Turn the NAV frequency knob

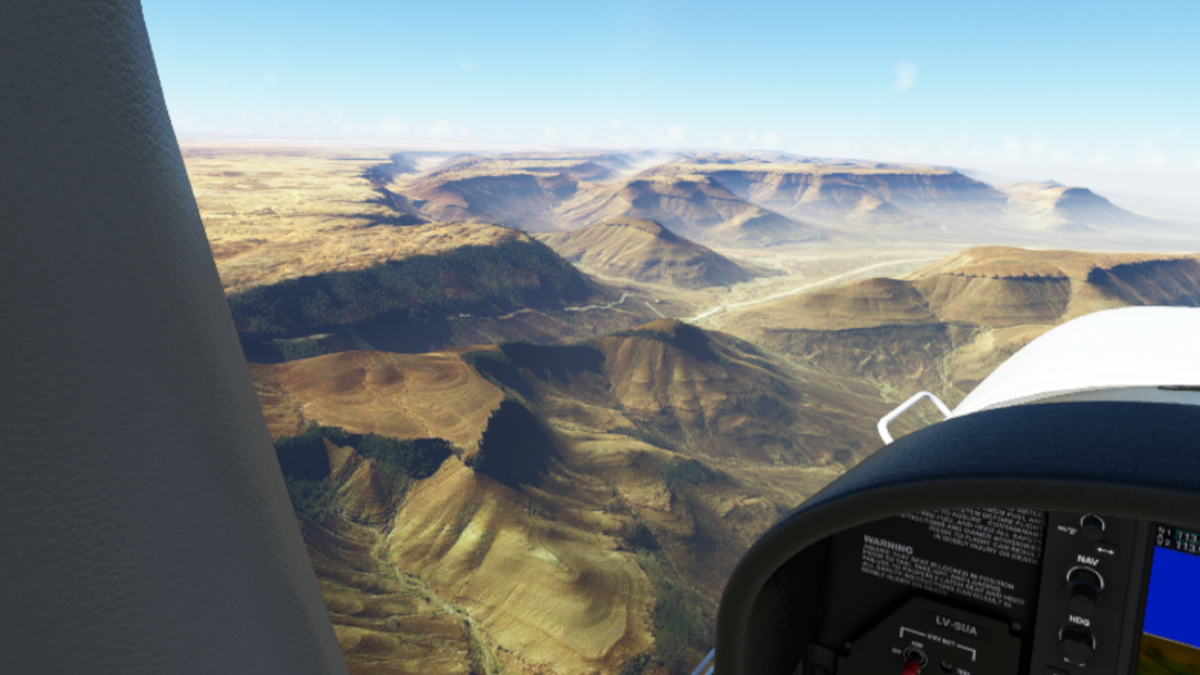(1086, 581)
